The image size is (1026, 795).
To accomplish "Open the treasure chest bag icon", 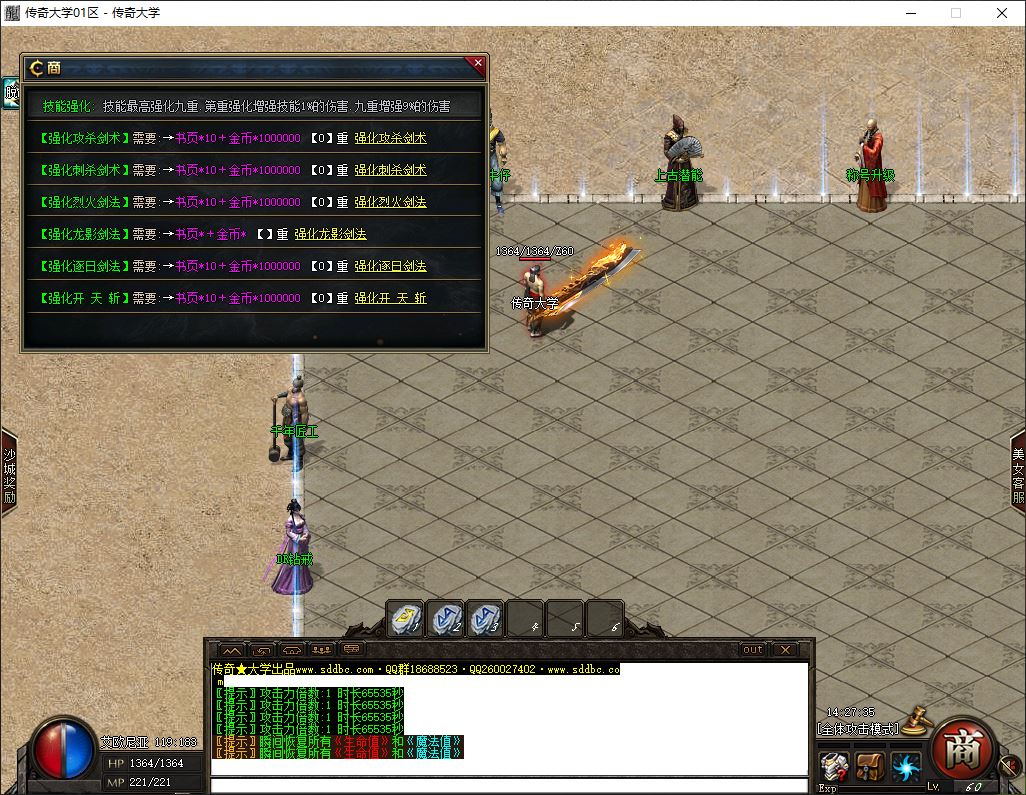I will point(870,768).
